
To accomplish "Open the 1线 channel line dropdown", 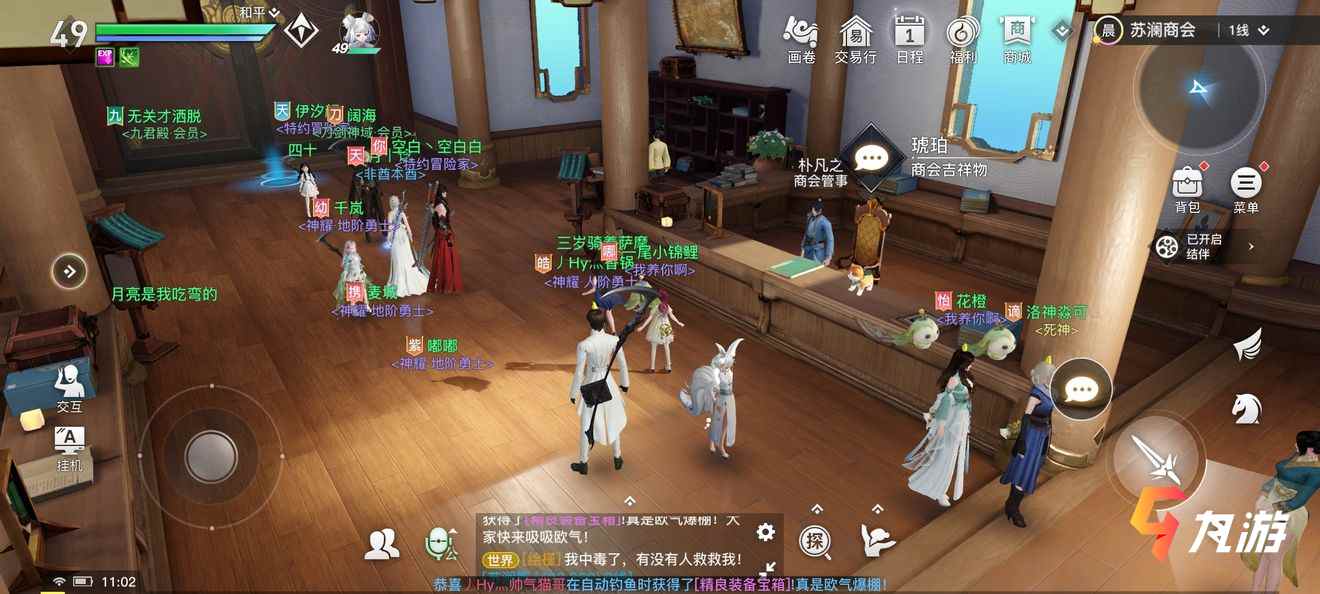I will click(x=1249, y=30).
